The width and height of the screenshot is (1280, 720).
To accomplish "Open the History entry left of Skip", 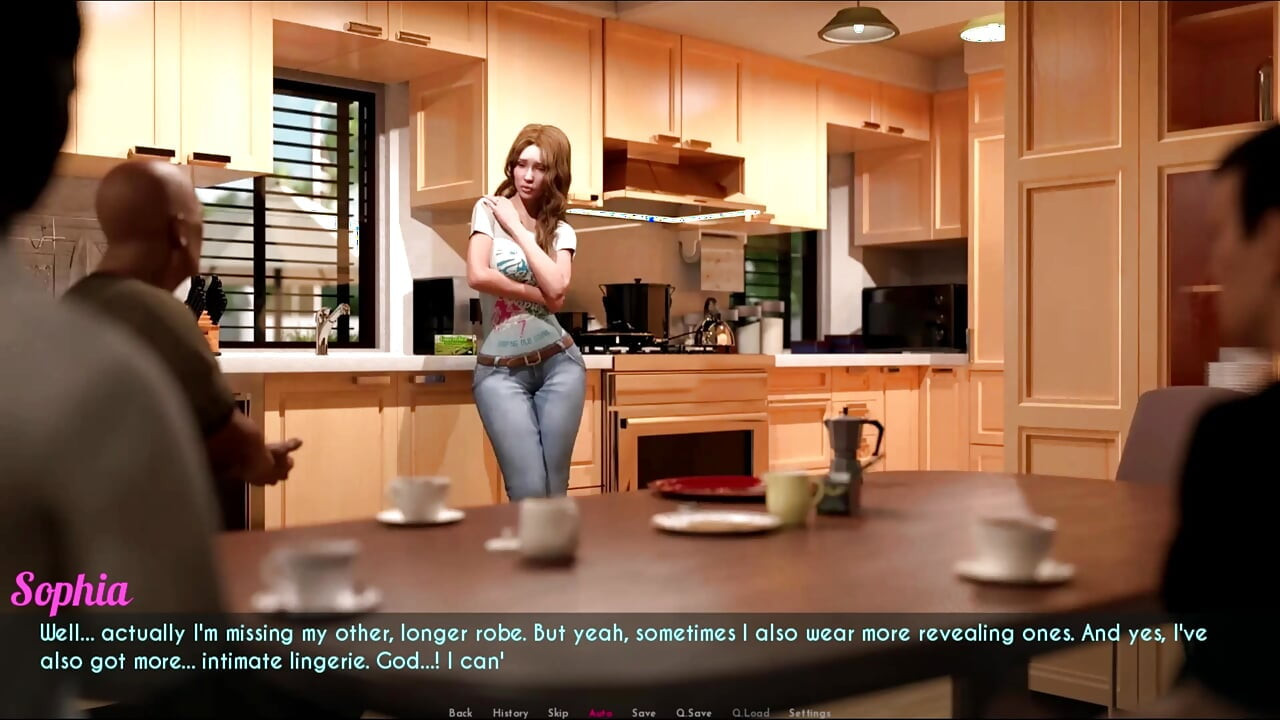I will pos(511,713).
